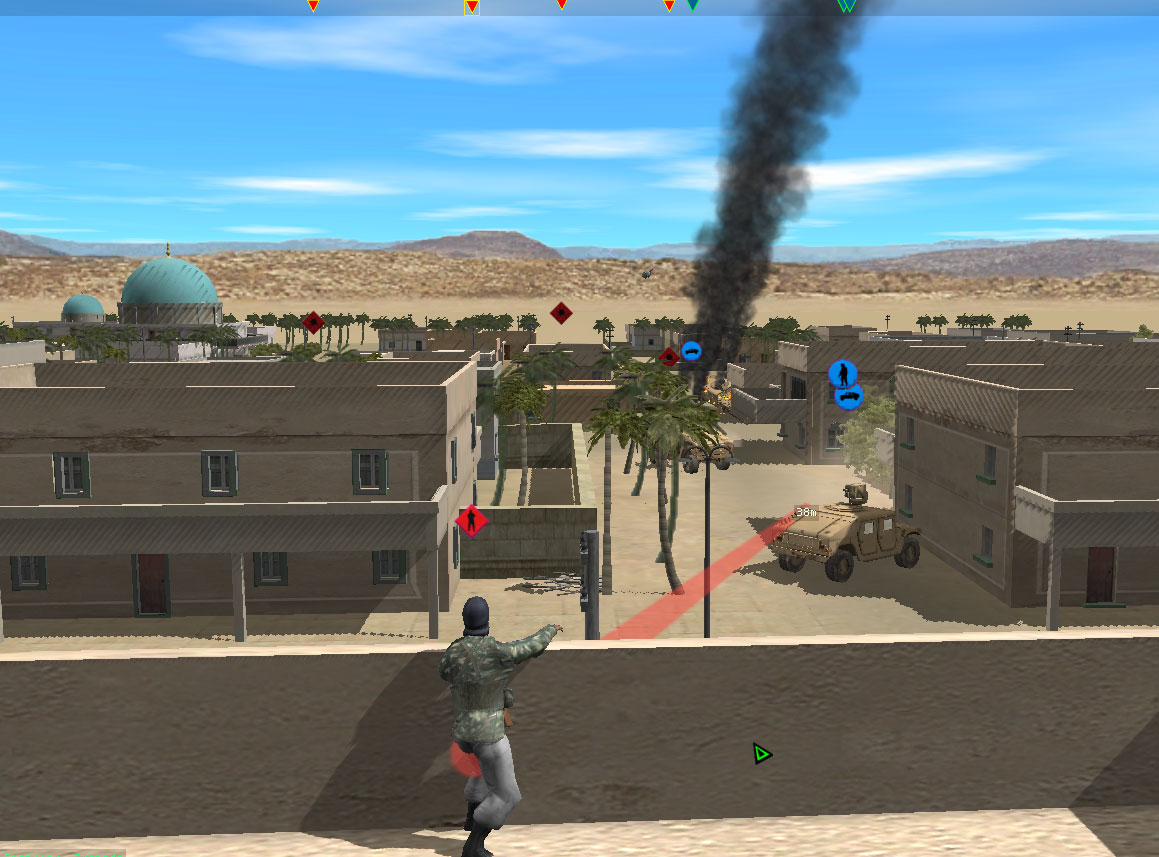Click the yellow-boxed red triangle on the compass bar
1159x857 pixels.
(472, 7)
